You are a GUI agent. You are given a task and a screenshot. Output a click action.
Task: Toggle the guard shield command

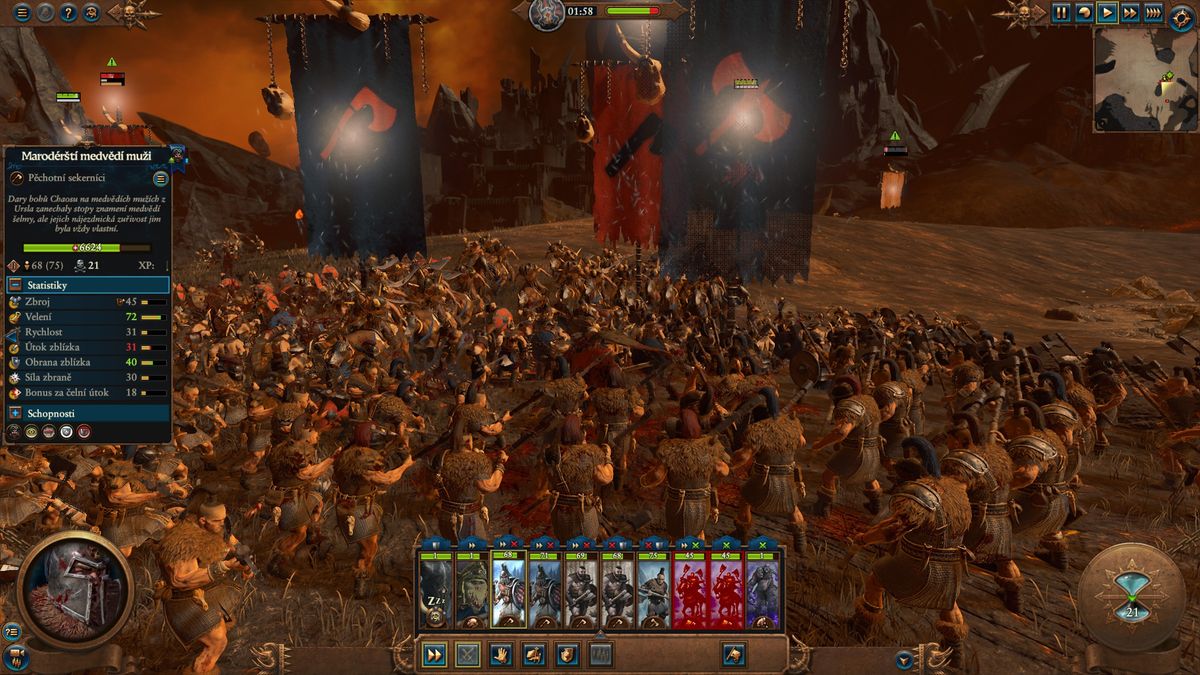[x=566, y=655]
